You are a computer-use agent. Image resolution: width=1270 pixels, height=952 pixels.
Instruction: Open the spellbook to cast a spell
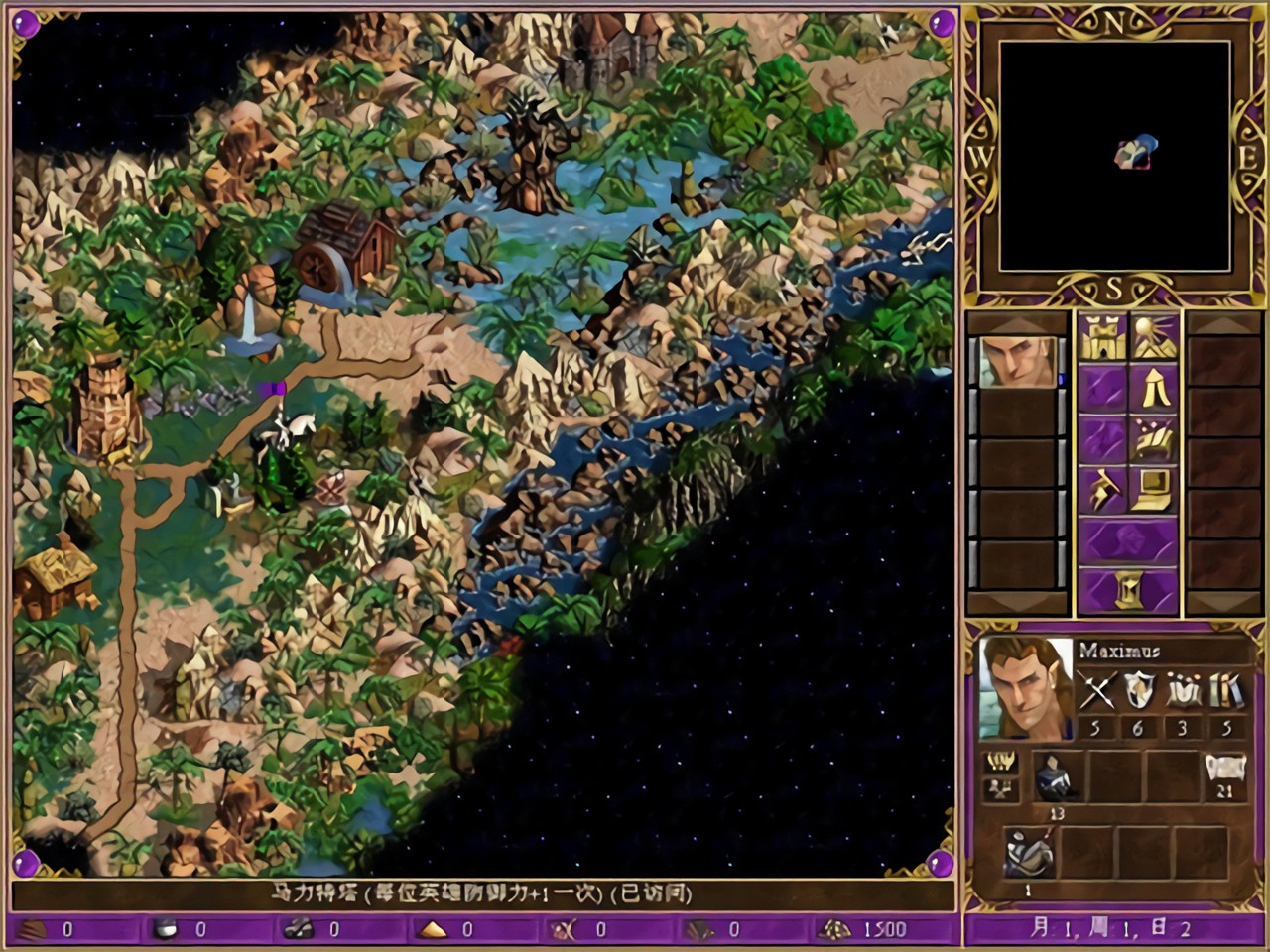click(x=1154, y=438)
